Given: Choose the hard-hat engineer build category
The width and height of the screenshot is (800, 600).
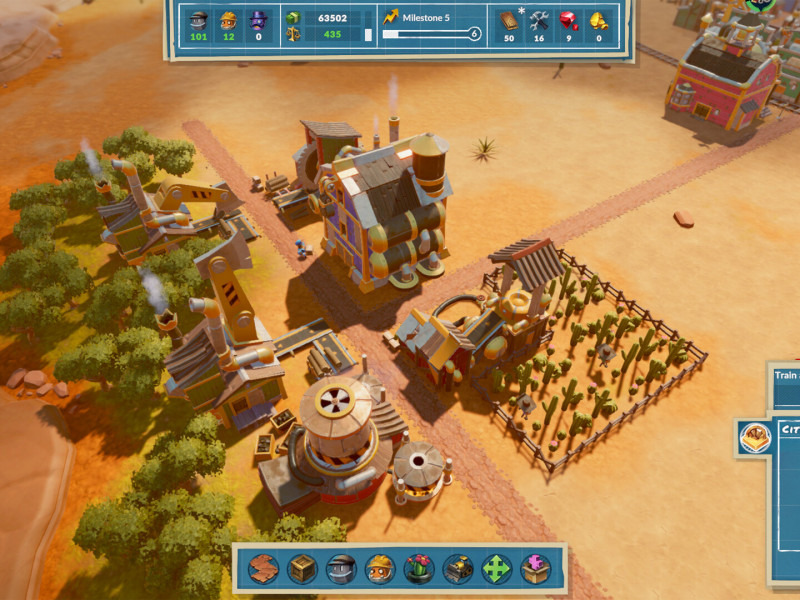Looking at the screenshot, I should pyautogui.click(x=380, y=569).
